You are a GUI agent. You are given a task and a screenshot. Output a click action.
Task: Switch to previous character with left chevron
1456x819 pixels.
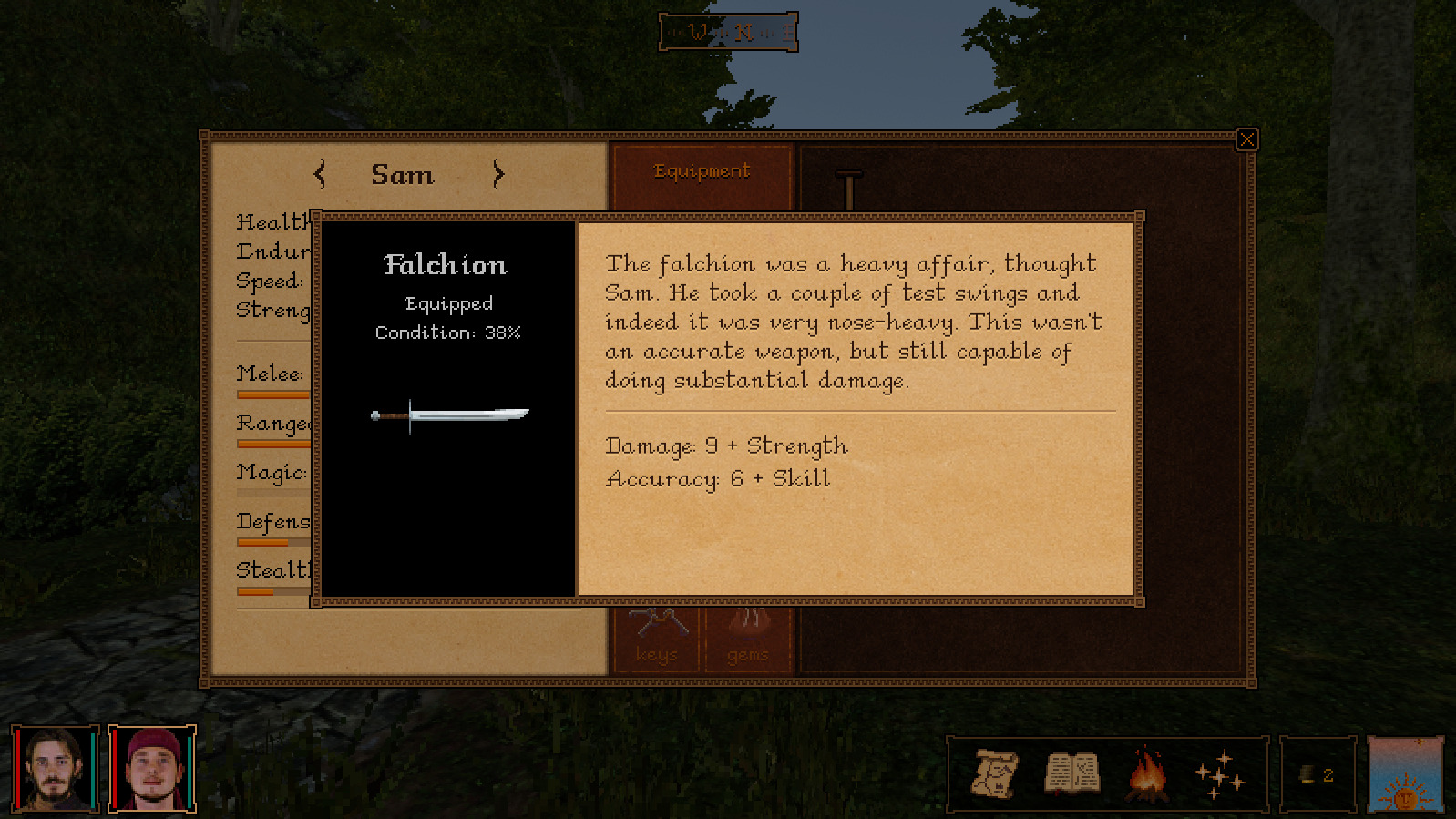tap(320, 175)
